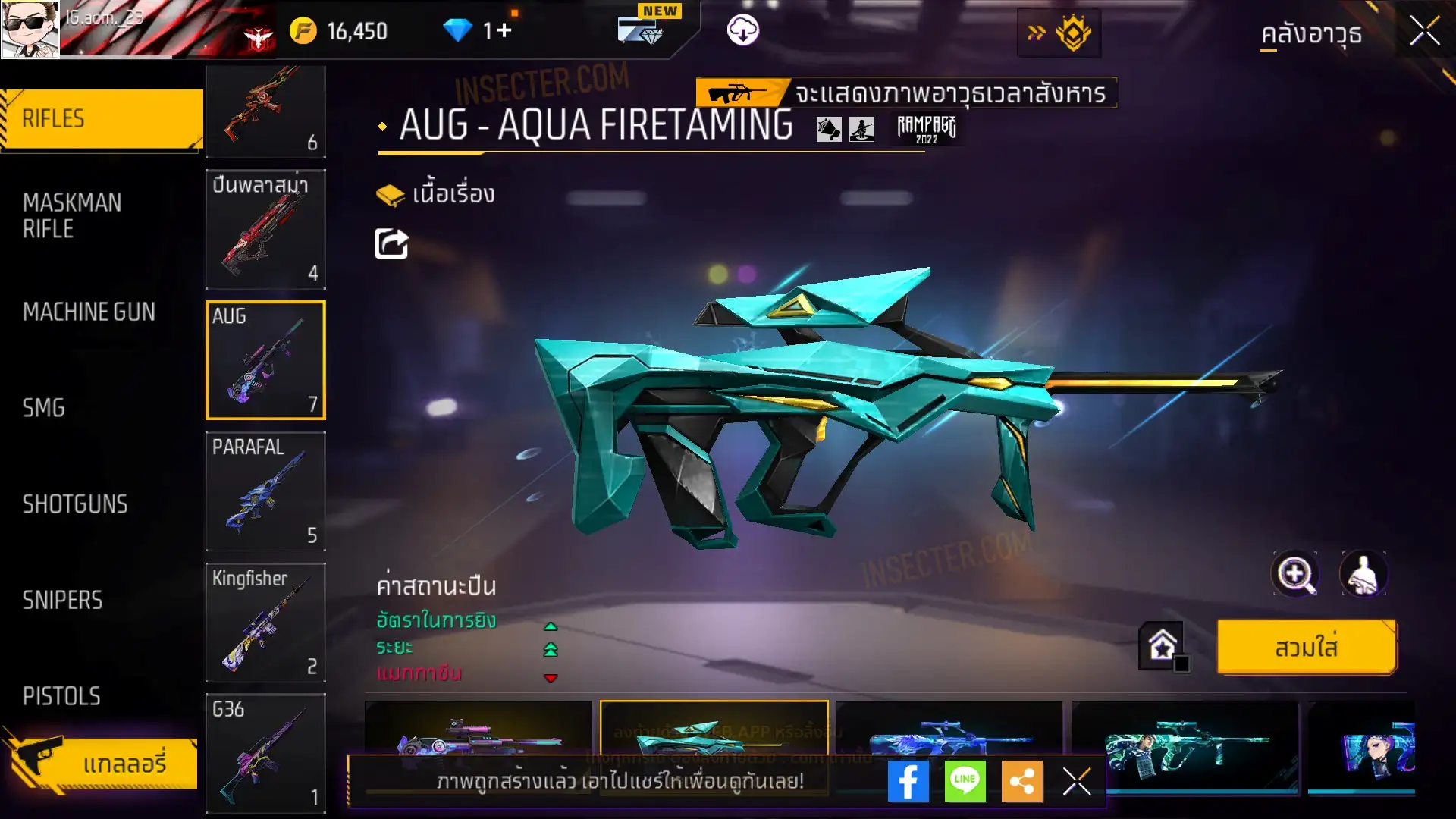This screenshot has height=819, width=1456.
Task: Share the image on Facebook
Action: [908, 781]
